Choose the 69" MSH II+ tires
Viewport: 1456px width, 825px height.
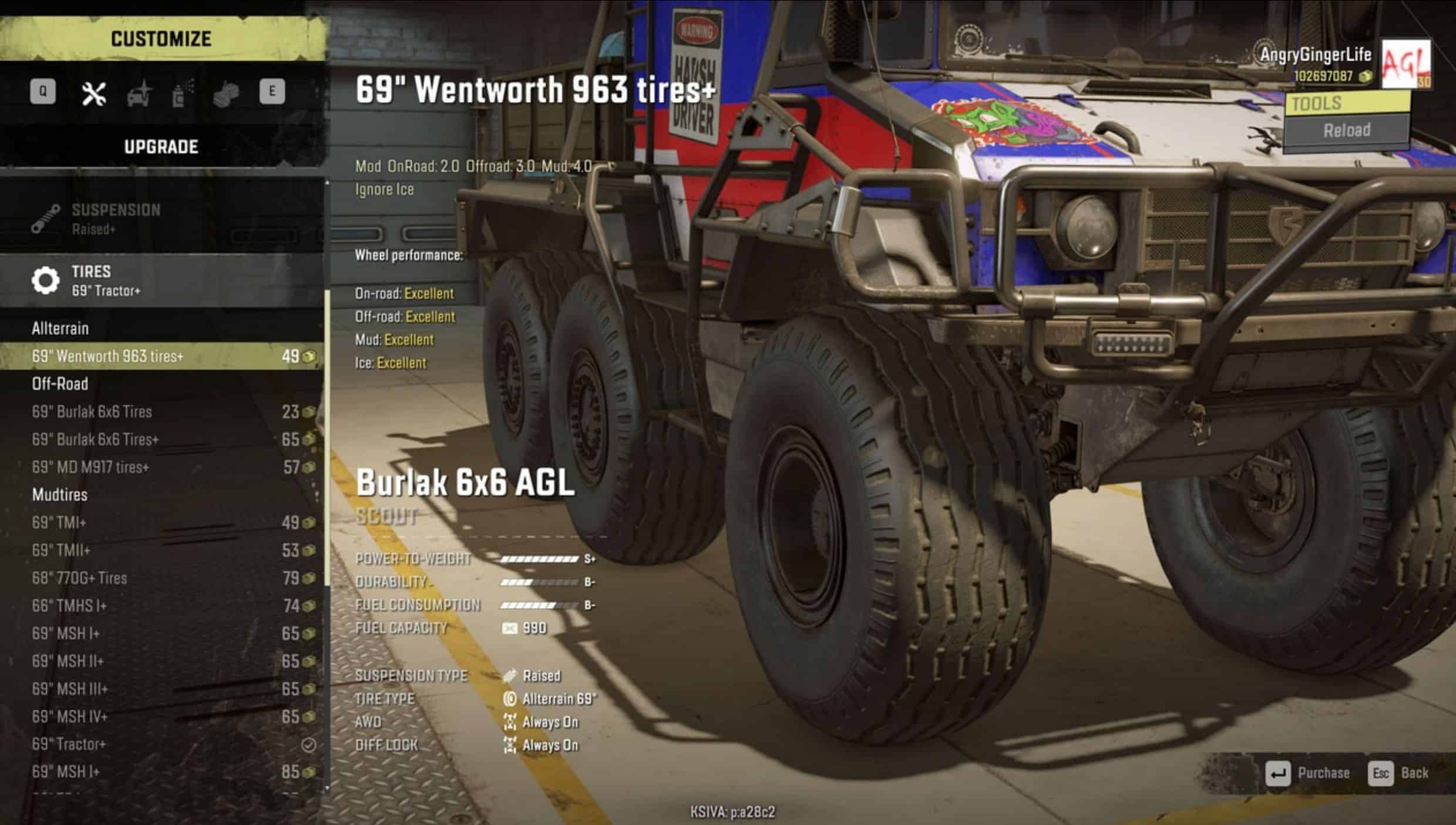(x=162, y=661)
